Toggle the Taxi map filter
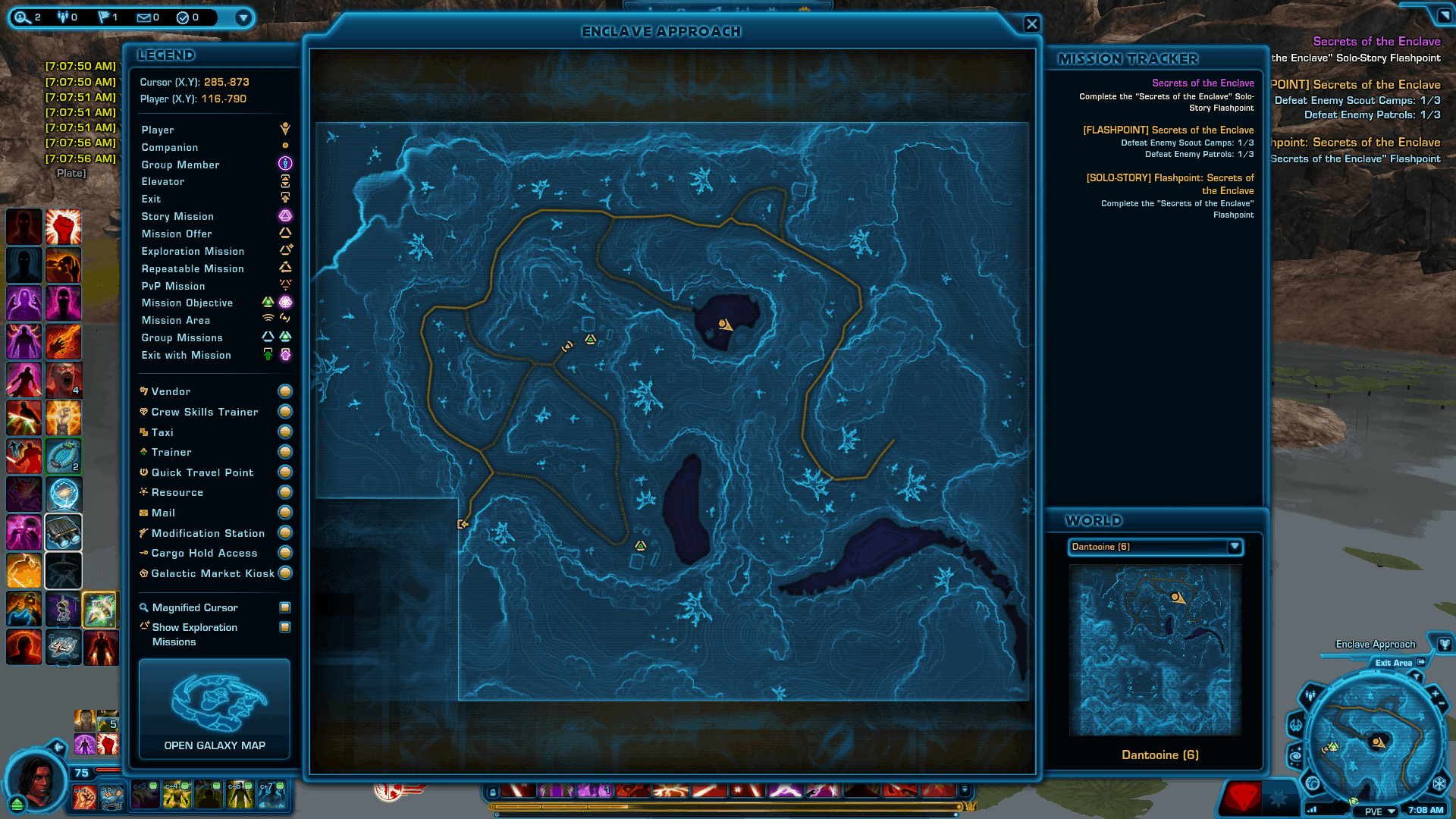 [x=285, y=432]
